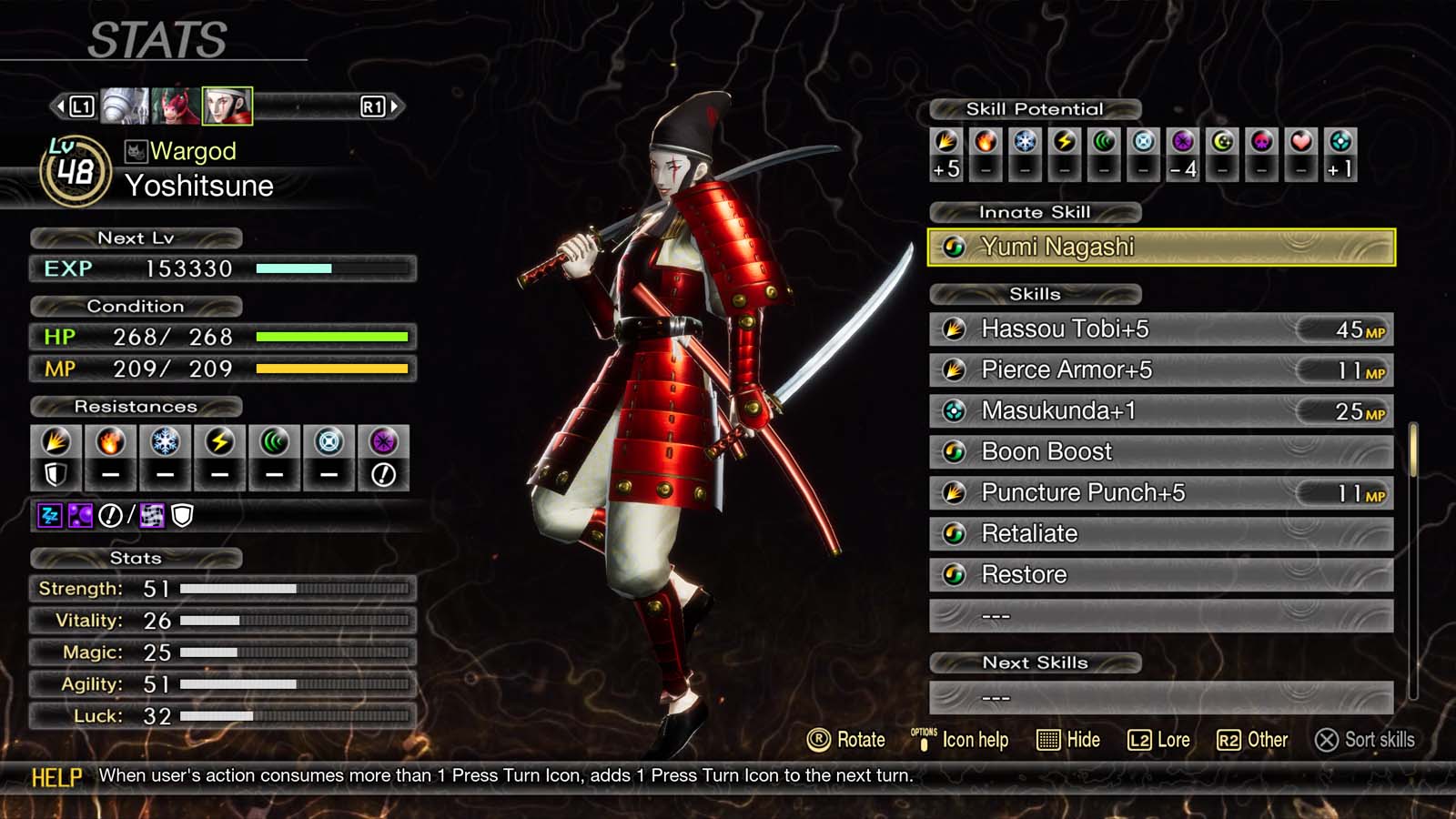The image size is (1456, 819).
Task: Open the Lore view
Action: (x=1158, y=740)
